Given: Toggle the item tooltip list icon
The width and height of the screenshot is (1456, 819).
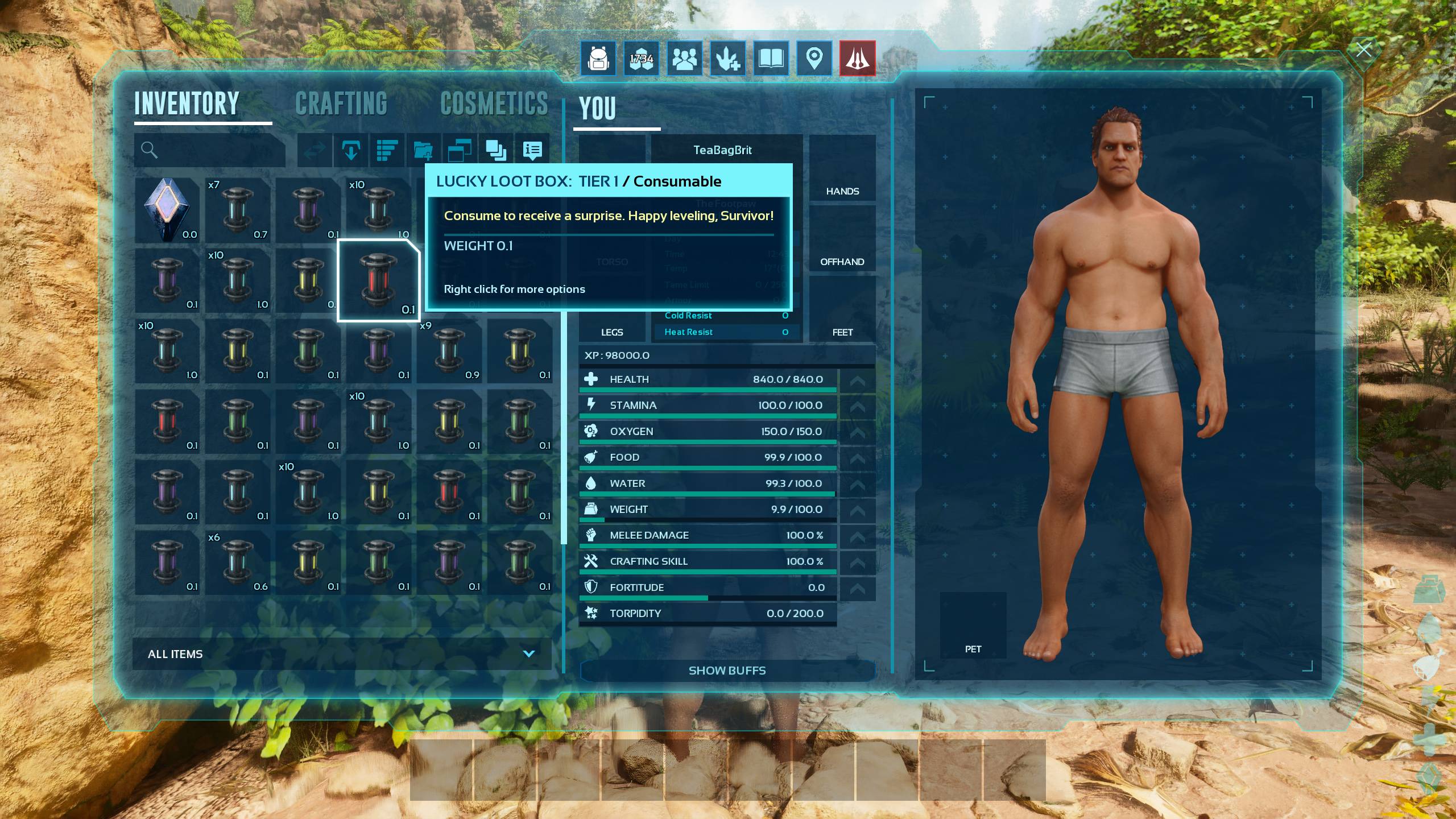Looking at the screenshot, I should pos(532,150).
